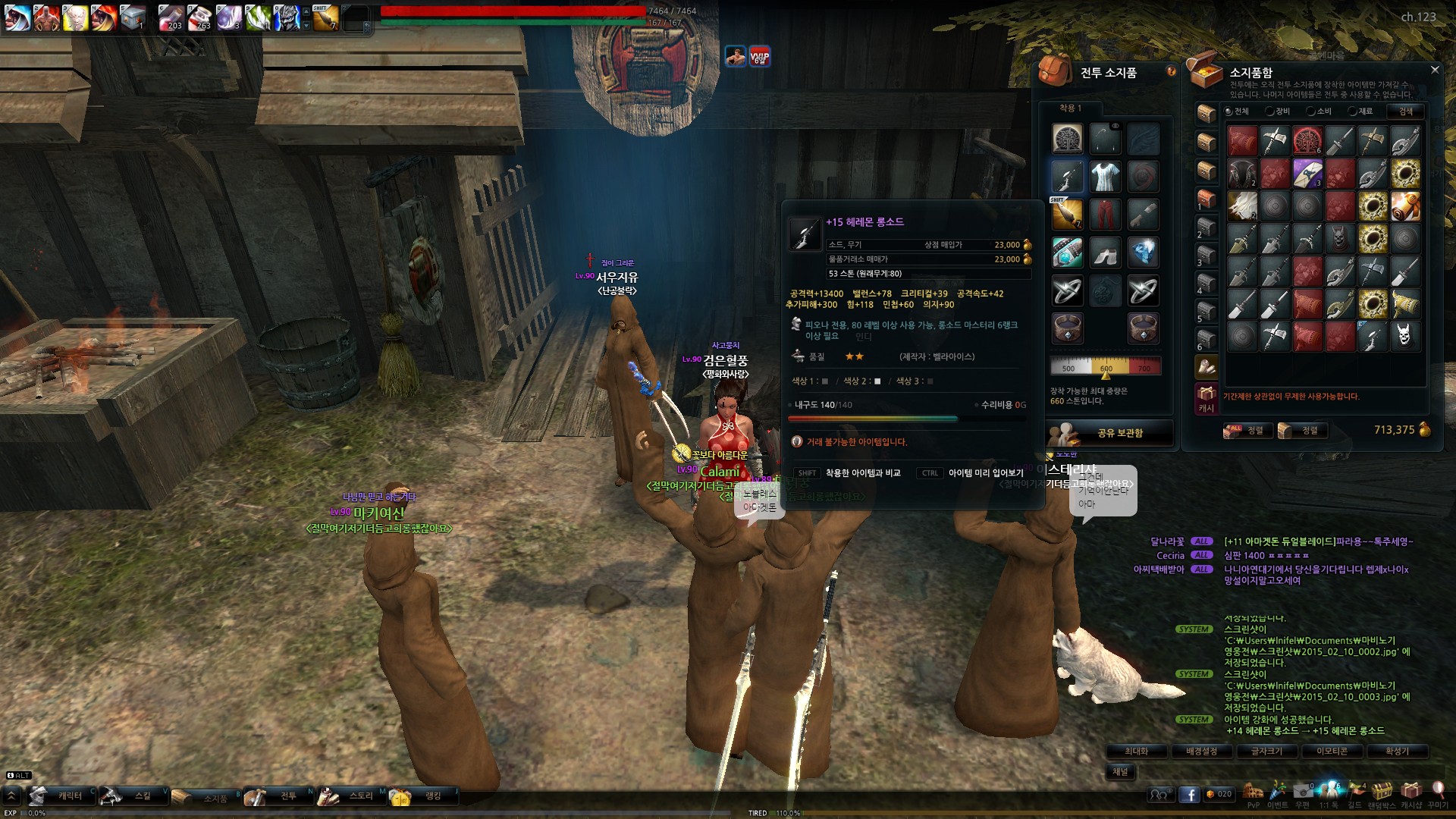The height and width of the screenshot is (819, 1456).
Task: Open the 캐시 cash inventory tab
Action: pos(1206,399)
